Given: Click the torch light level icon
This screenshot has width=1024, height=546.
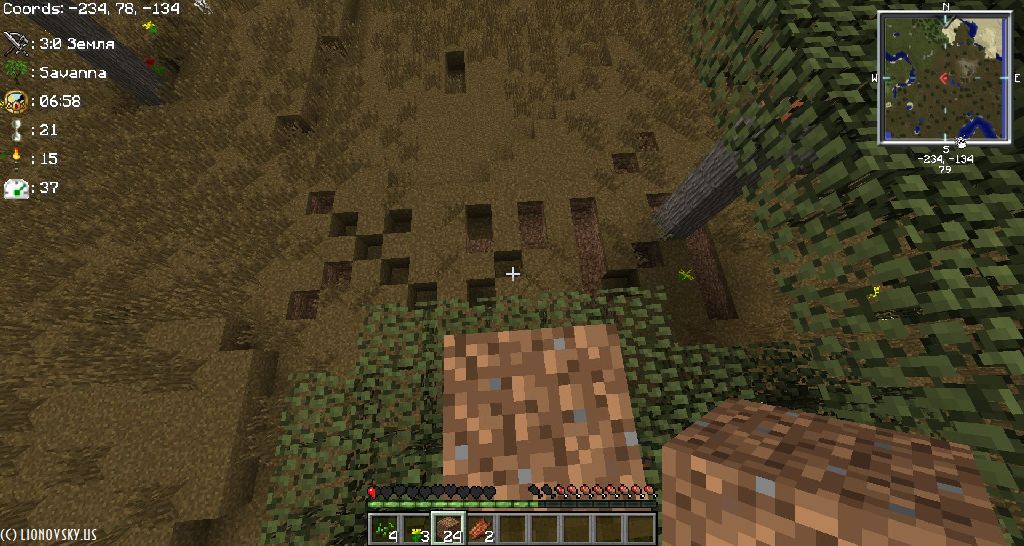Looking at the screenshot, I should click(x=16, y=158).
